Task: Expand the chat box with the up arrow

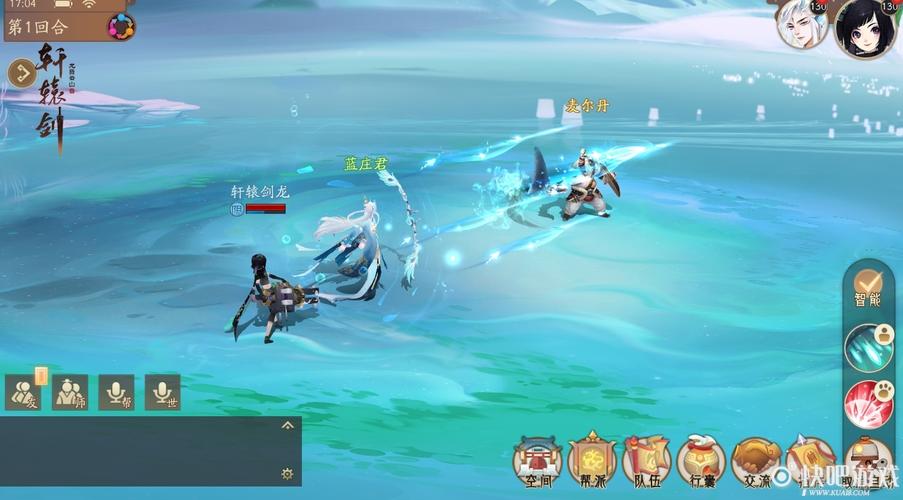Action: (x=287, y=425)
